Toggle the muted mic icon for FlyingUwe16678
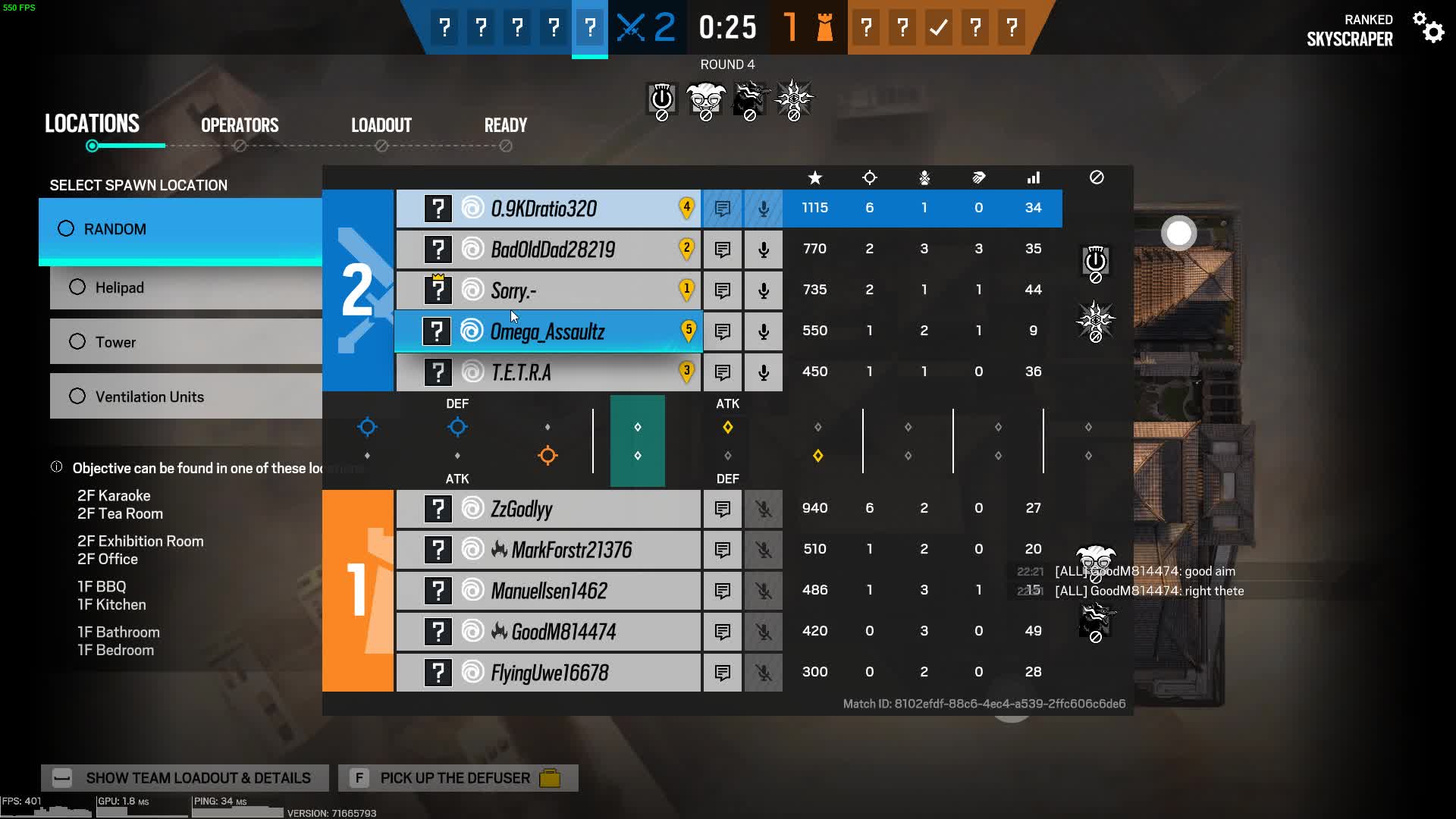This screenshot has width=1456, height=819. pos(763,673)
